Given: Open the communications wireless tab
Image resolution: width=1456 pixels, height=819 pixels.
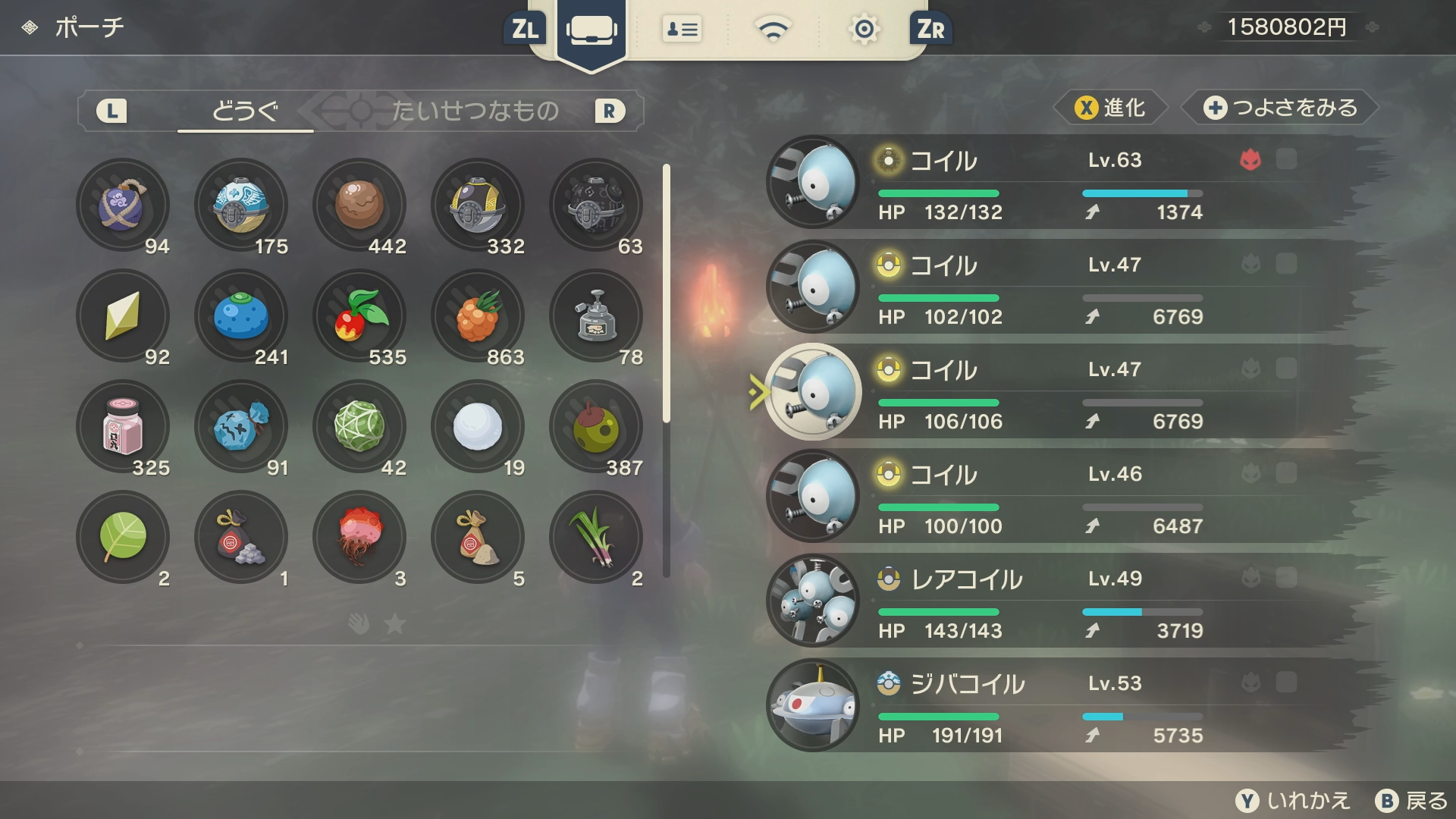Looking at the screenshot, I should (x=773, y=30).
